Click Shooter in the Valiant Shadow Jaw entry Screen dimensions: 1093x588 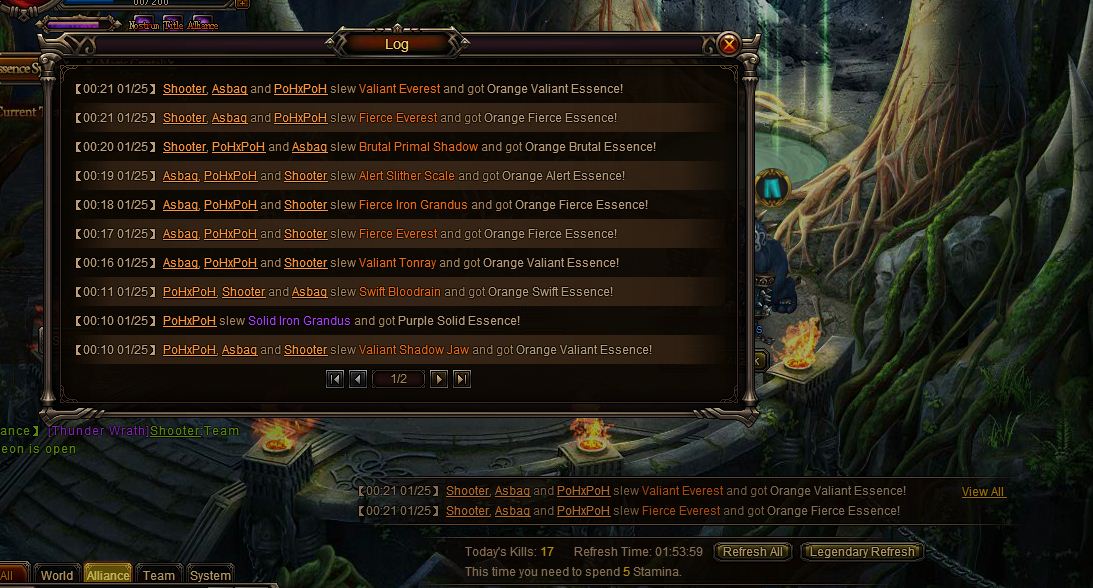pyautogui.click(x=305, y=350)
